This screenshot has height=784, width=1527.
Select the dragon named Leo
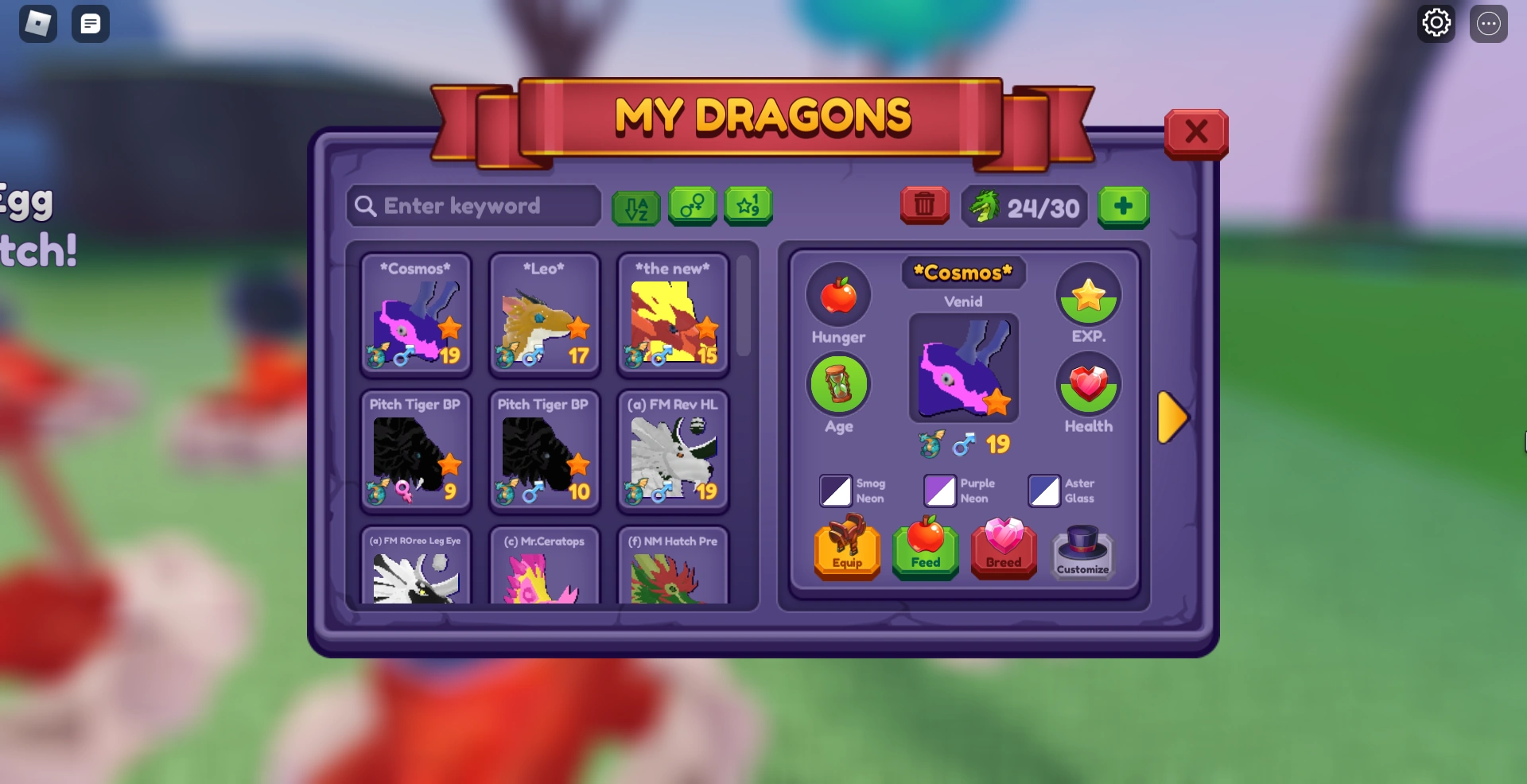544,314
